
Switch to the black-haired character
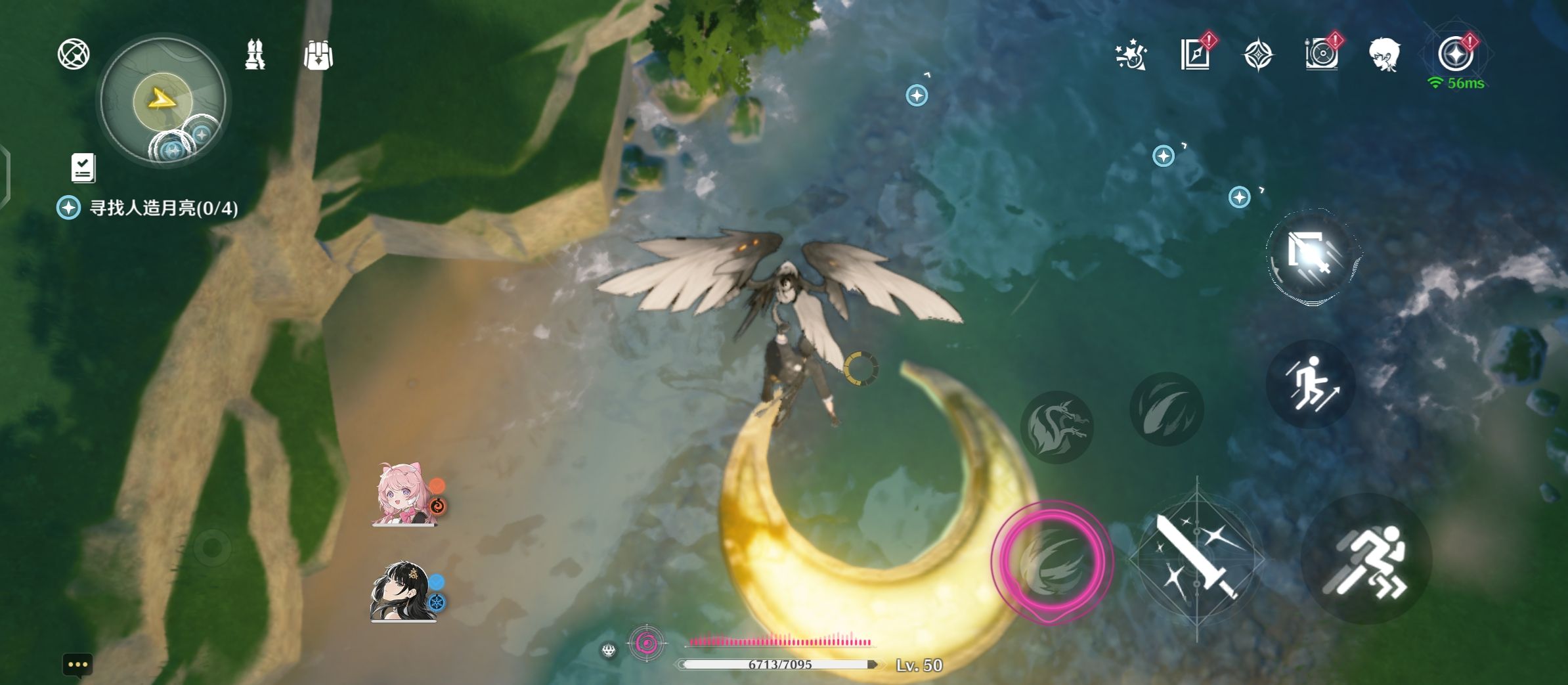(402, 591)
